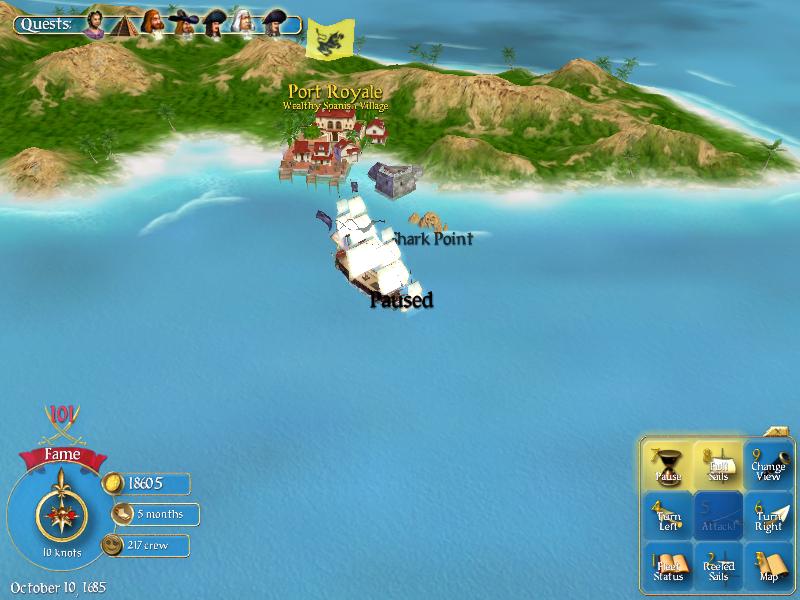
Task: Select the white-wigged man quest portrait
Action: pyautogui.click(x=244, y=23)
